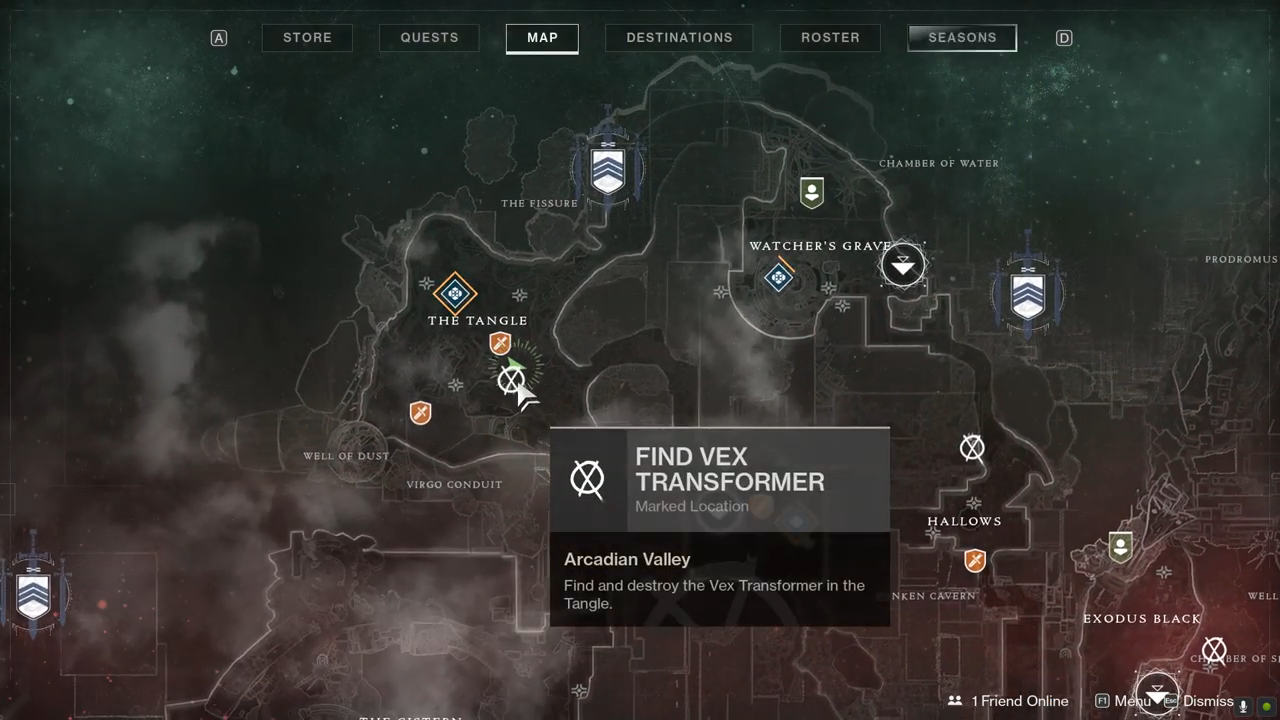Pick the adventure shield above Well of Dust
This screenshot has height=720, width=1280.
[x=421, y=412]
